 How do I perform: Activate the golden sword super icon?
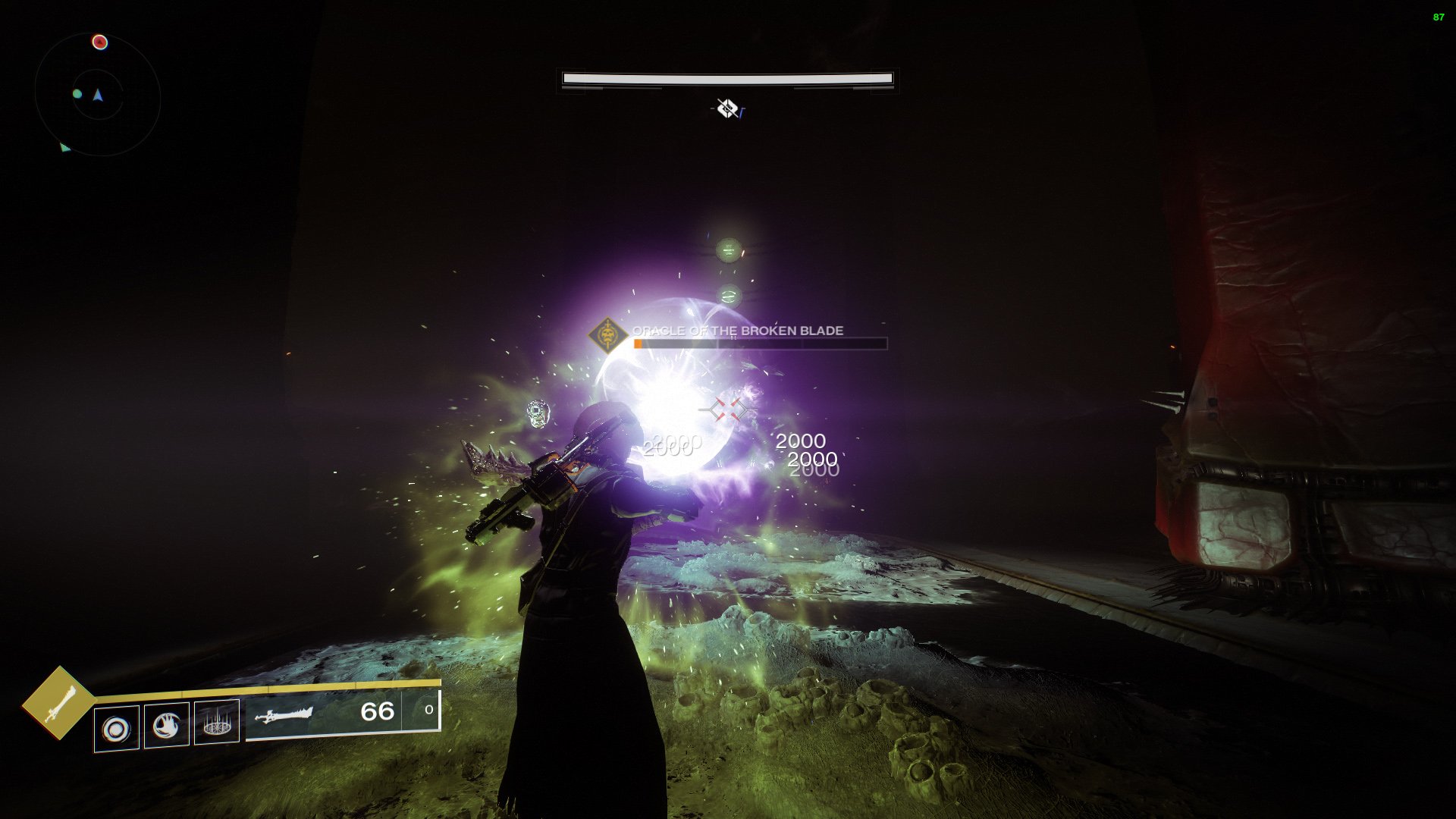point(58,703)
